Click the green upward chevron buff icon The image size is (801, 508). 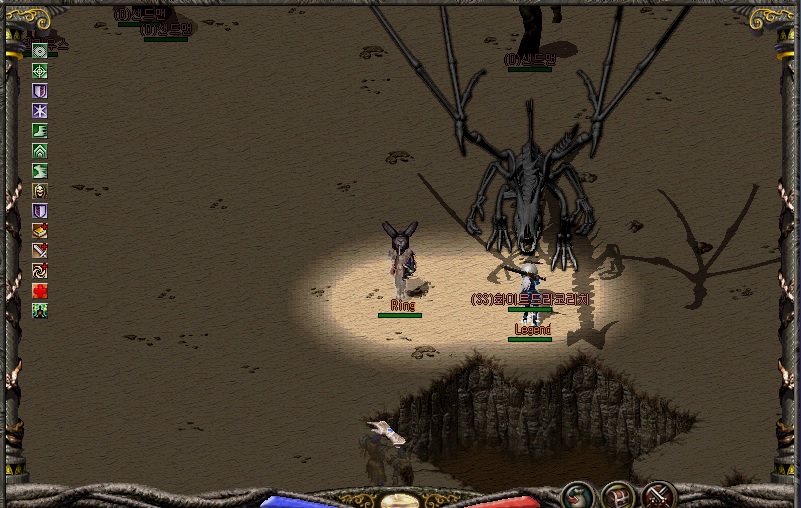coord(40,151)
